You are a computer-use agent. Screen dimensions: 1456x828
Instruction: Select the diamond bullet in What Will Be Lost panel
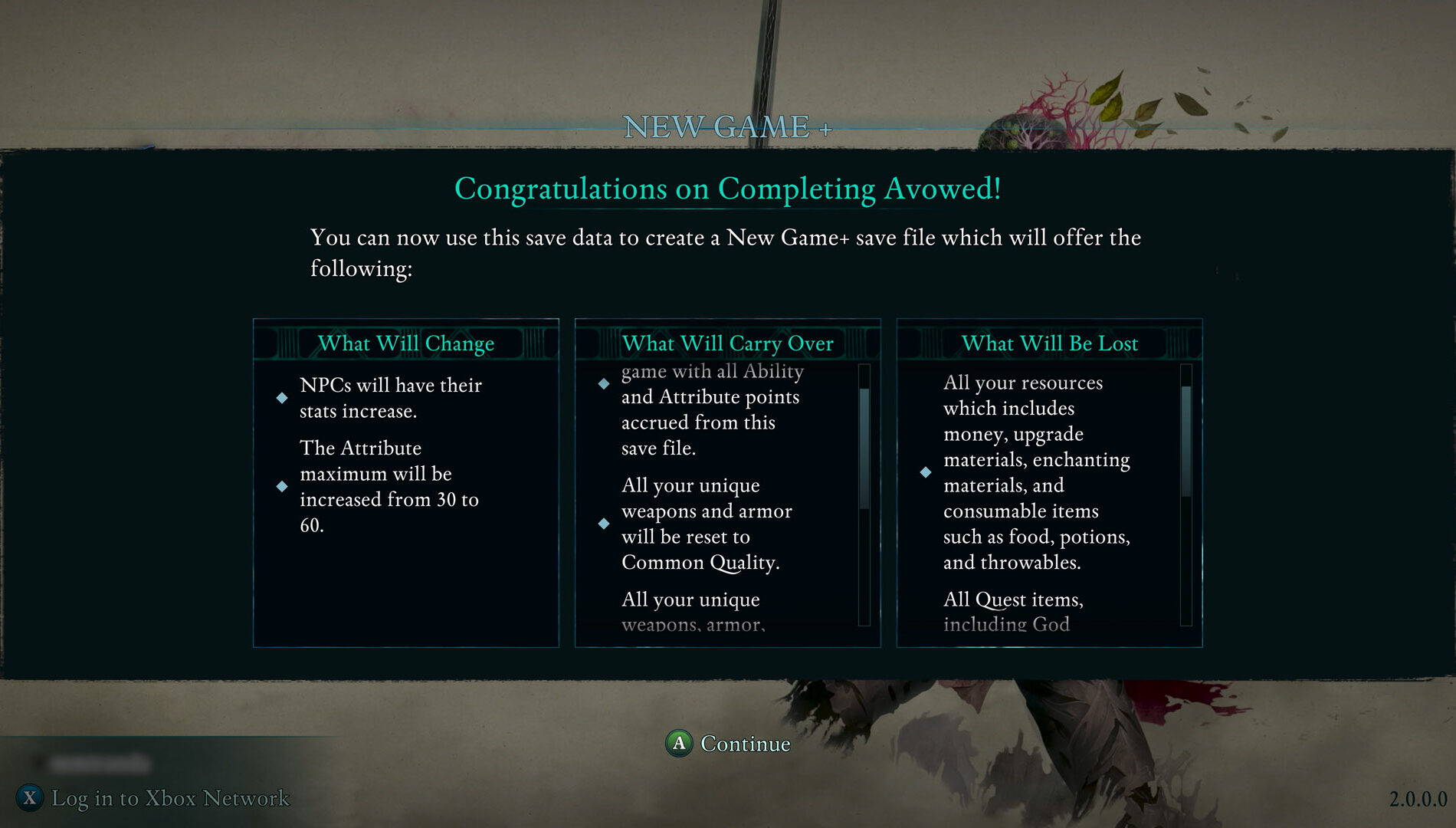(x=925, y=474)
